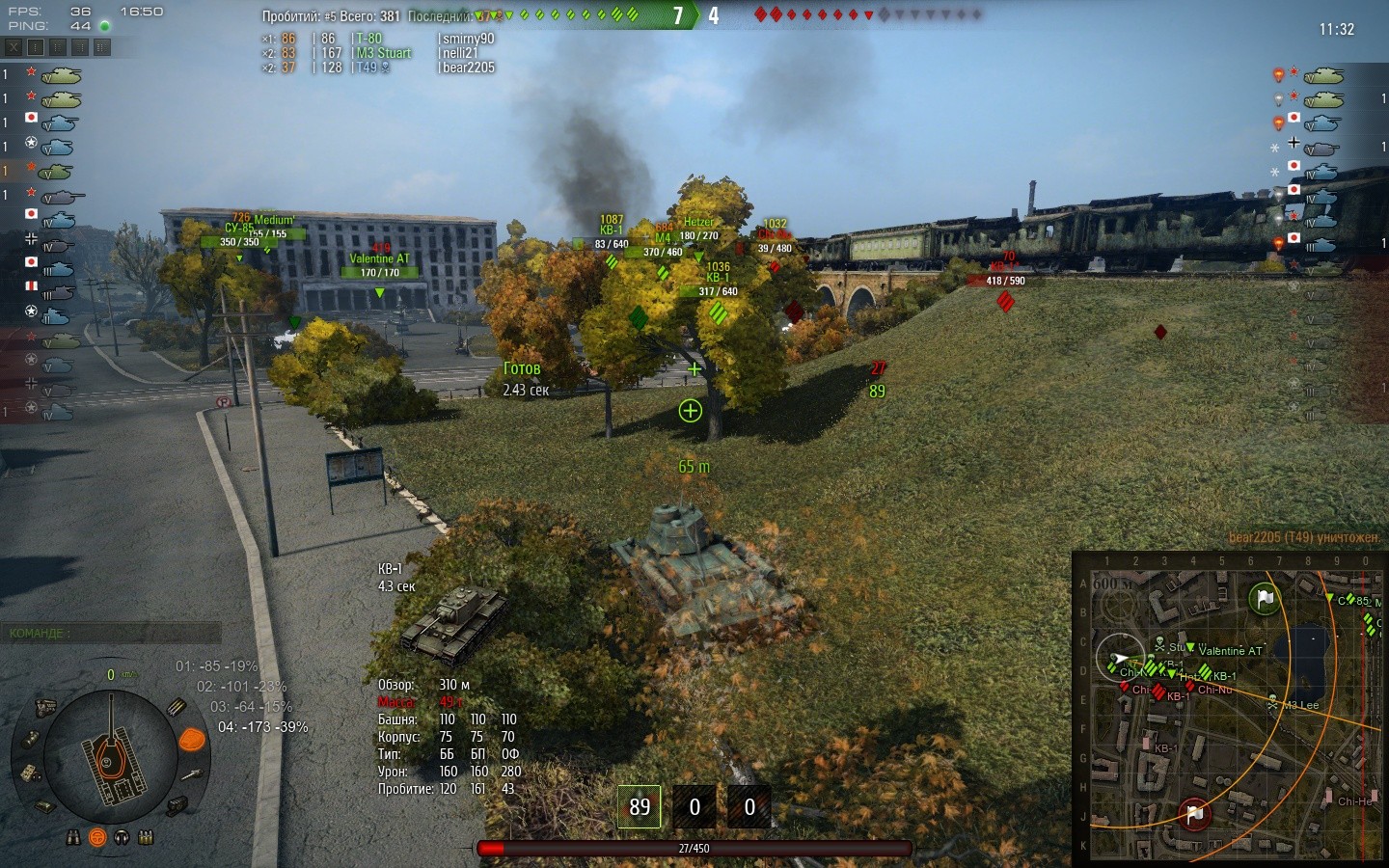1389x868 pixels.
Task: Select the loaded shell slot showing 89
Action: [x=640, y=806]
